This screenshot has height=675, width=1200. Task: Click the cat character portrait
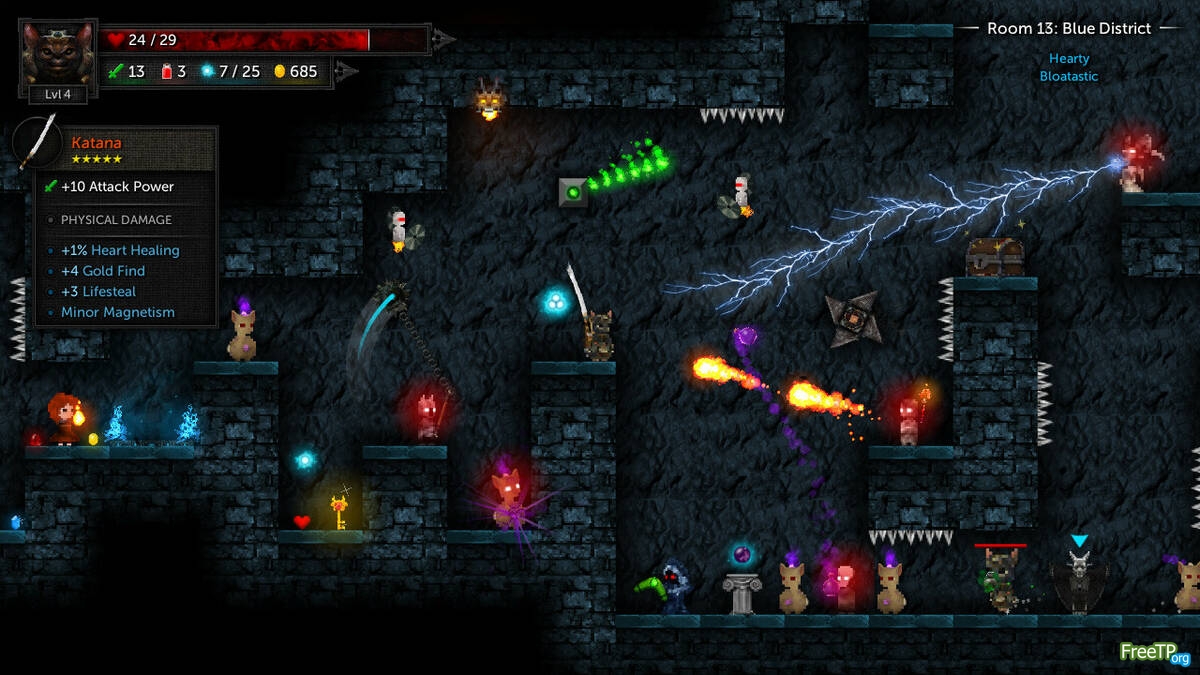point(57,52)
